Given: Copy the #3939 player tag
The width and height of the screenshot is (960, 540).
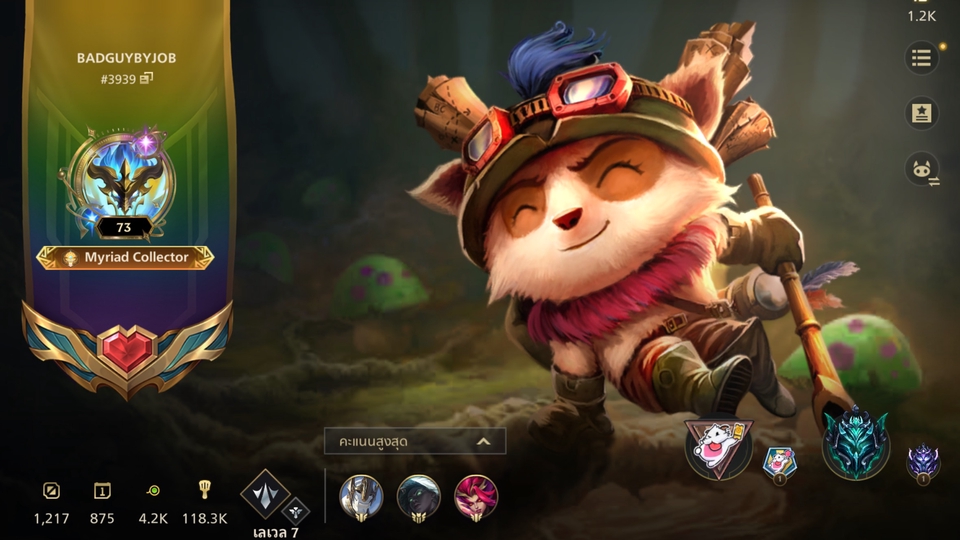Looking at the screenshot, I should [x=146, y=78].
